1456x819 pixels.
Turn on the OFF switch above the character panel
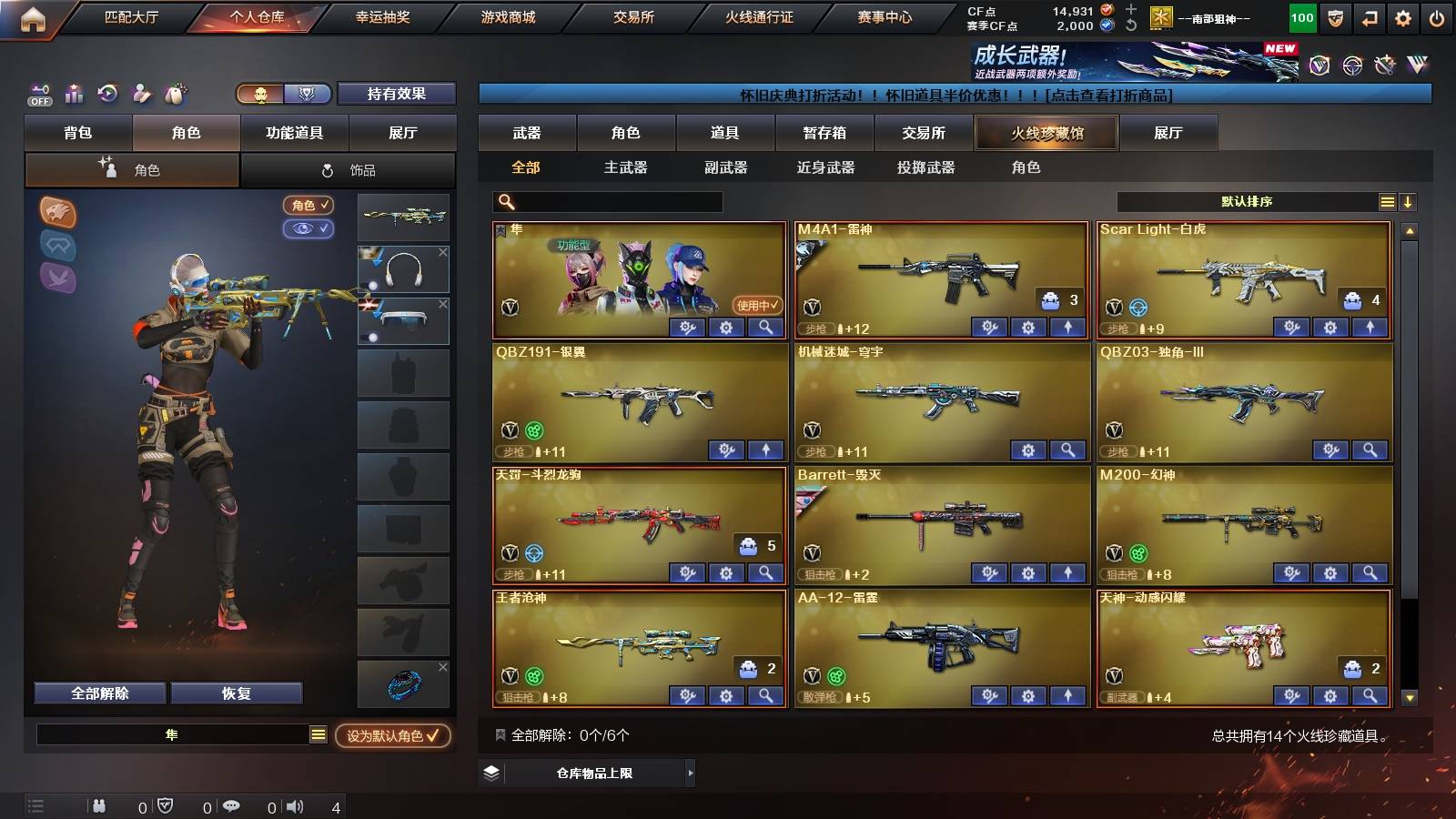pos(38,94)
